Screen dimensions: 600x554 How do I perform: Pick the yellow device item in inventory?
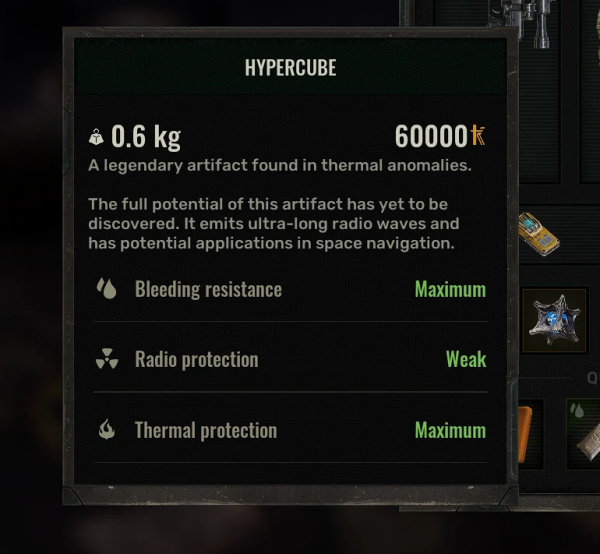[540, 233]
